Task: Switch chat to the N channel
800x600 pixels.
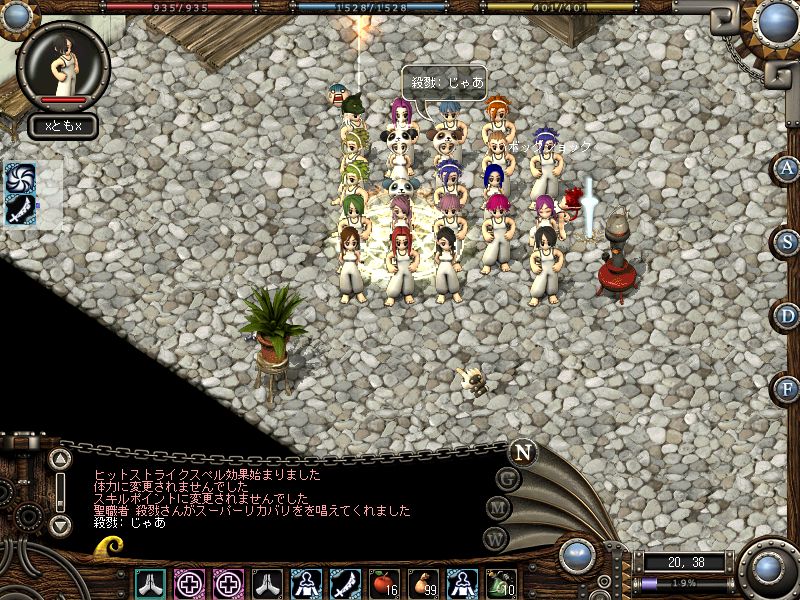Action: [x=521, y=452]
